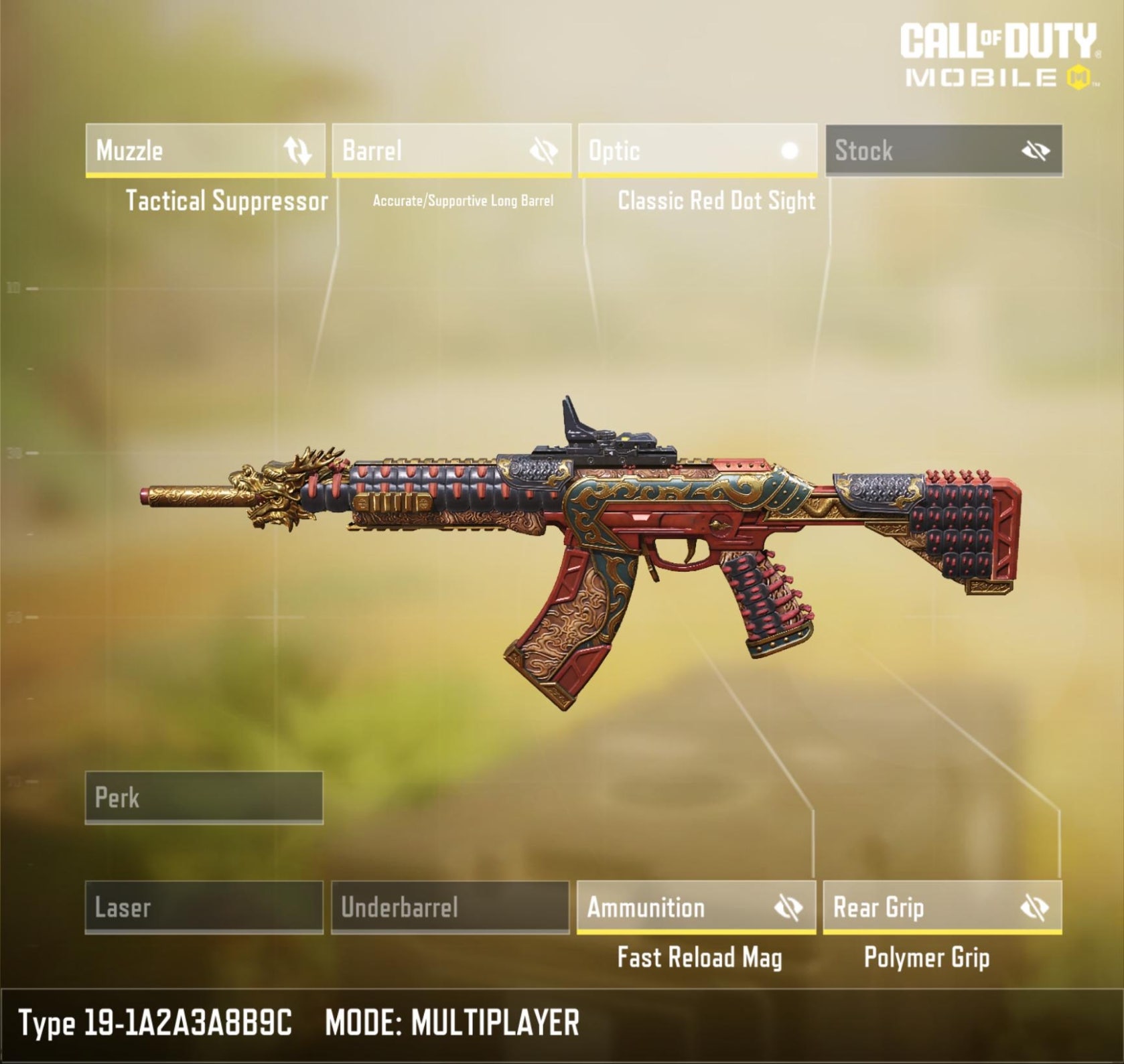Toggle the Barrel visibility eye icon
Screen dimensions: 1124x1064
(543, 151)
